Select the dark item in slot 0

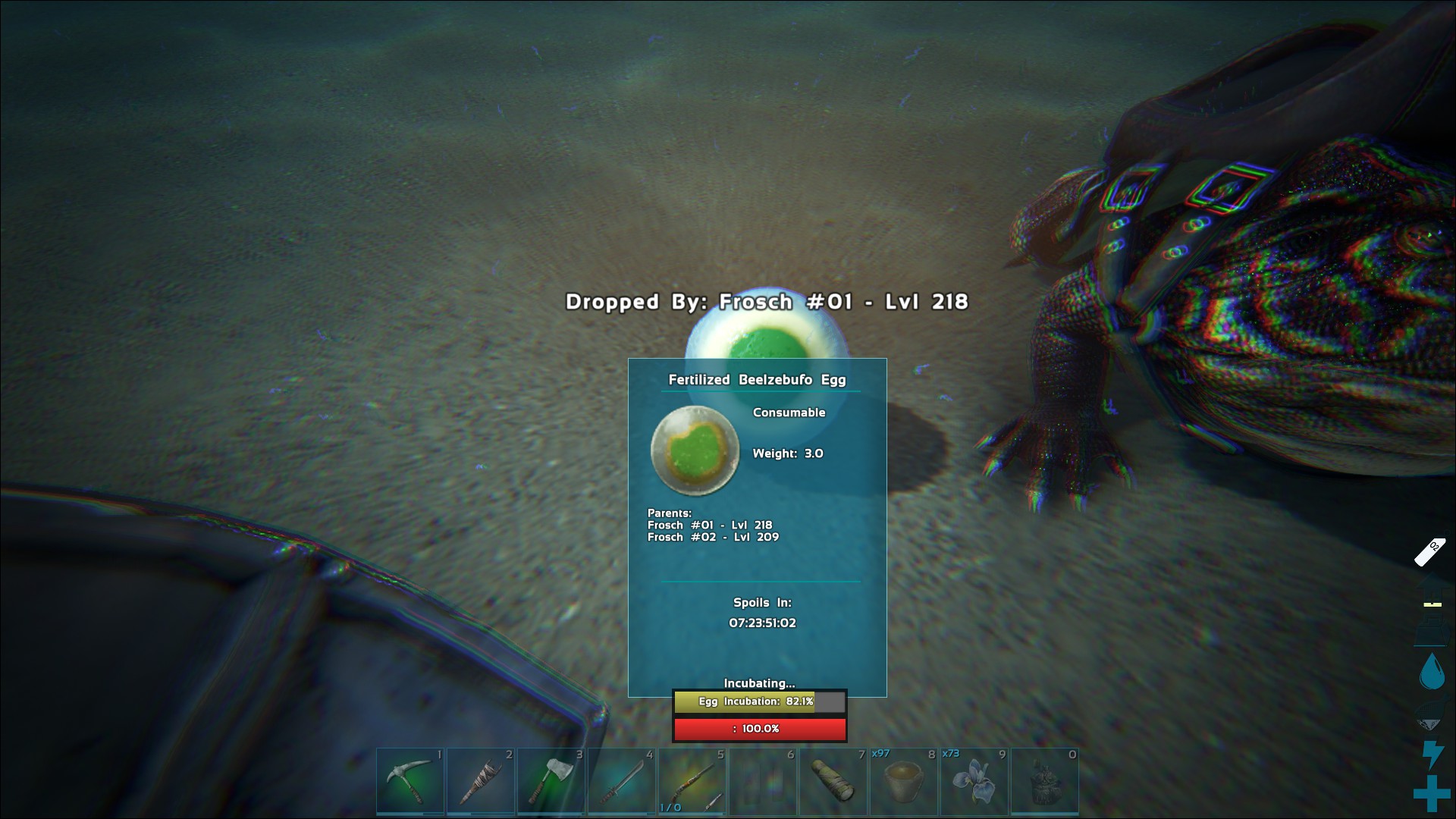pyautogui.click(x=1045, y=781)
